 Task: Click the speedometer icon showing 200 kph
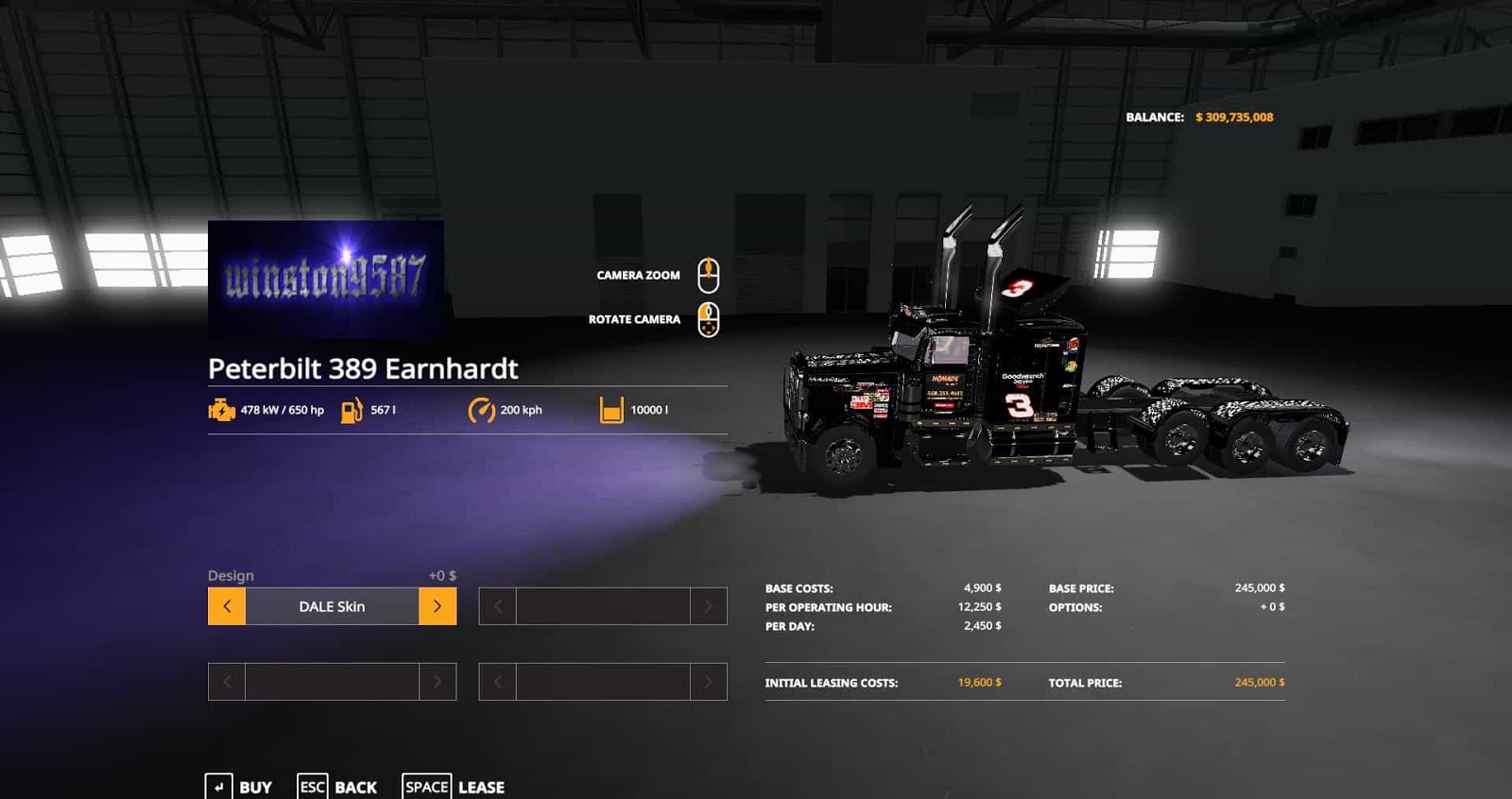480,410
